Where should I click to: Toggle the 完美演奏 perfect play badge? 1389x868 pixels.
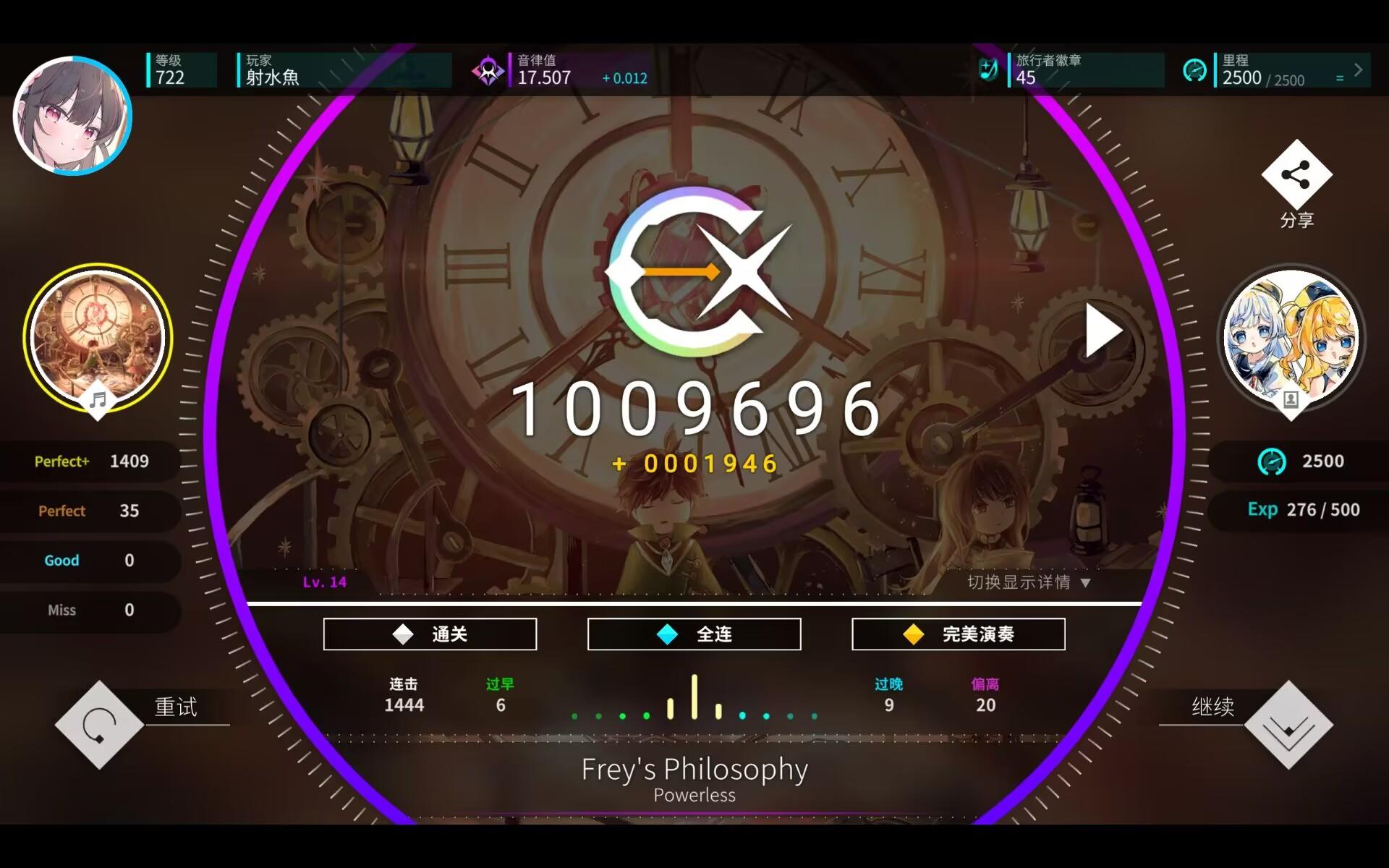(958, 634)
